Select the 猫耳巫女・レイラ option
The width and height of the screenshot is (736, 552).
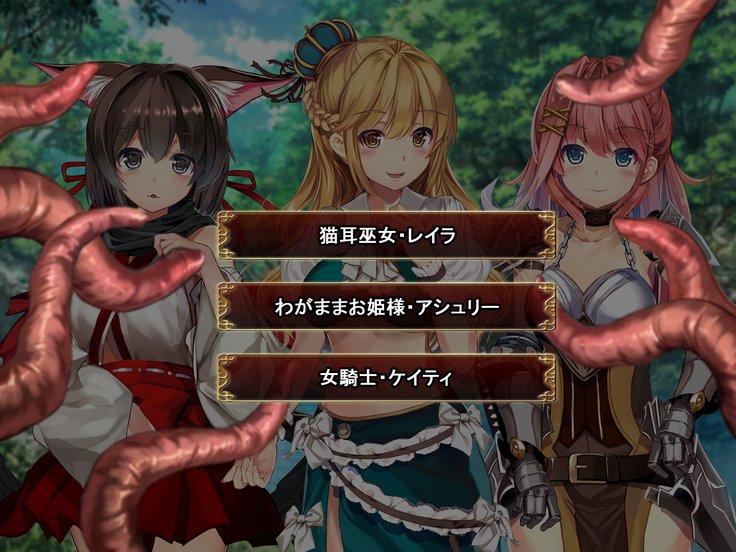(x=386, y=238)
